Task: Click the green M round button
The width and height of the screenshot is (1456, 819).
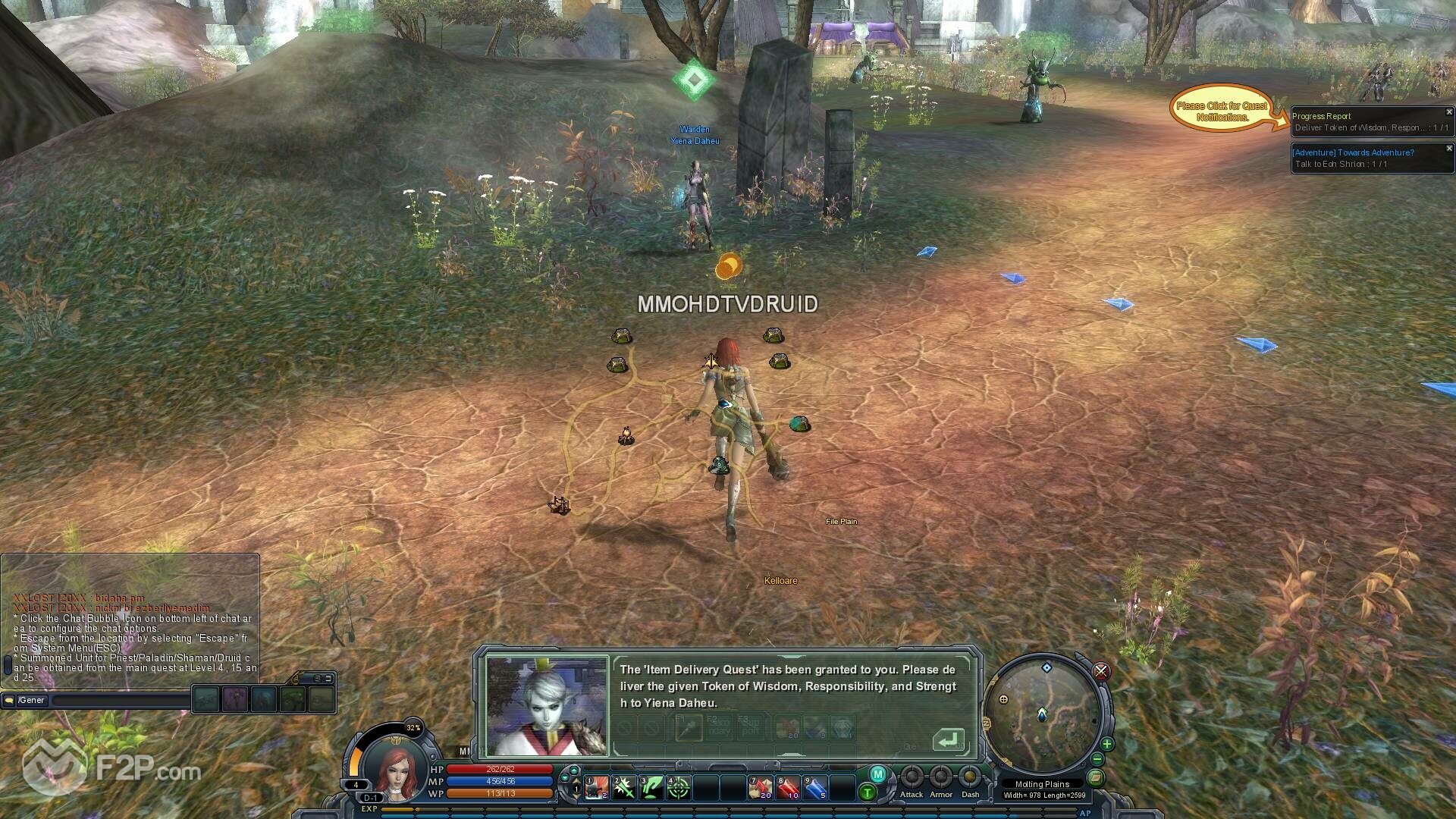Action: pyautogui.click(x=877, y=774)
